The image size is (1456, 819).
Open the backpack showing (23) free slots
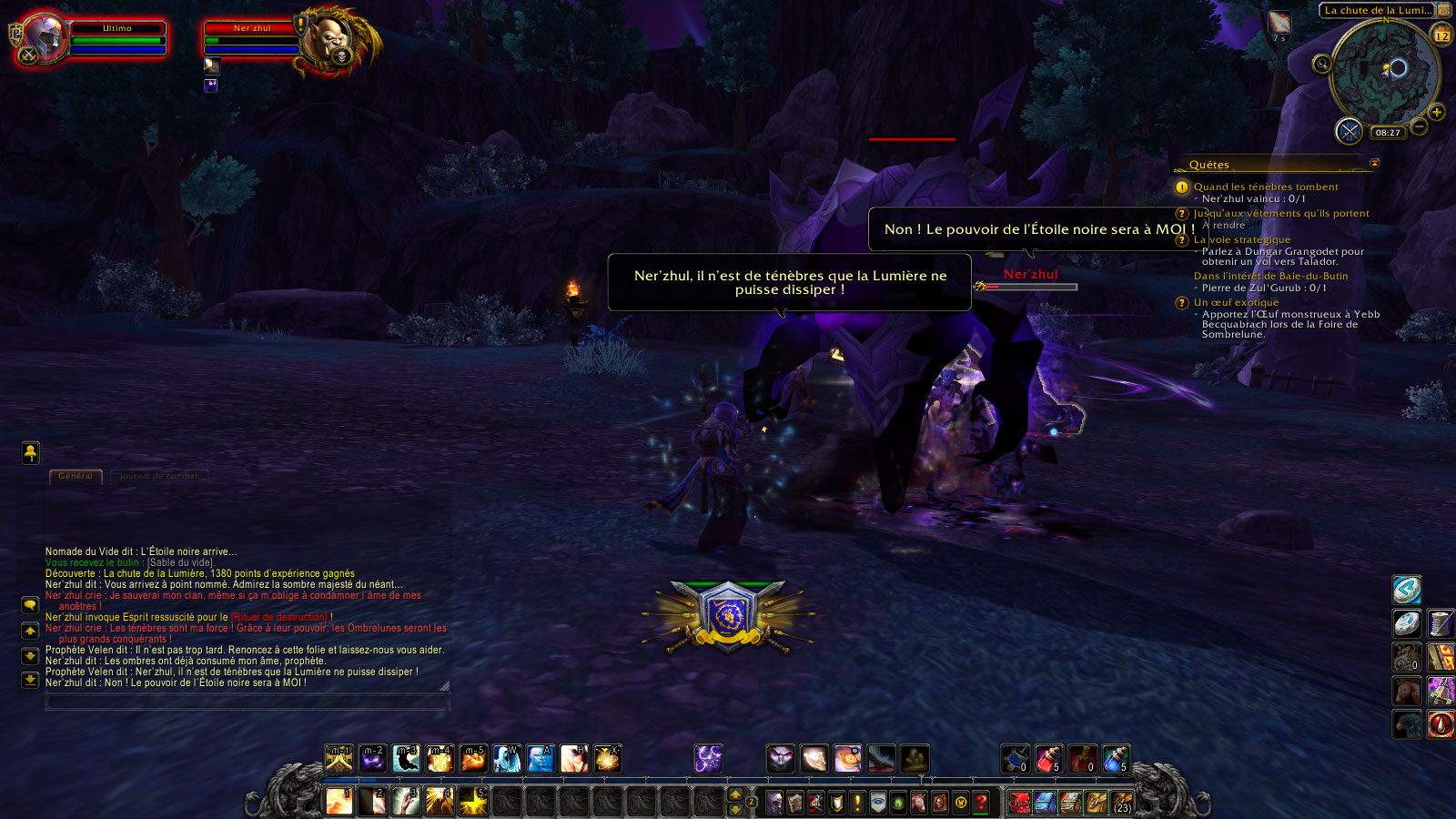(1123, 803)
